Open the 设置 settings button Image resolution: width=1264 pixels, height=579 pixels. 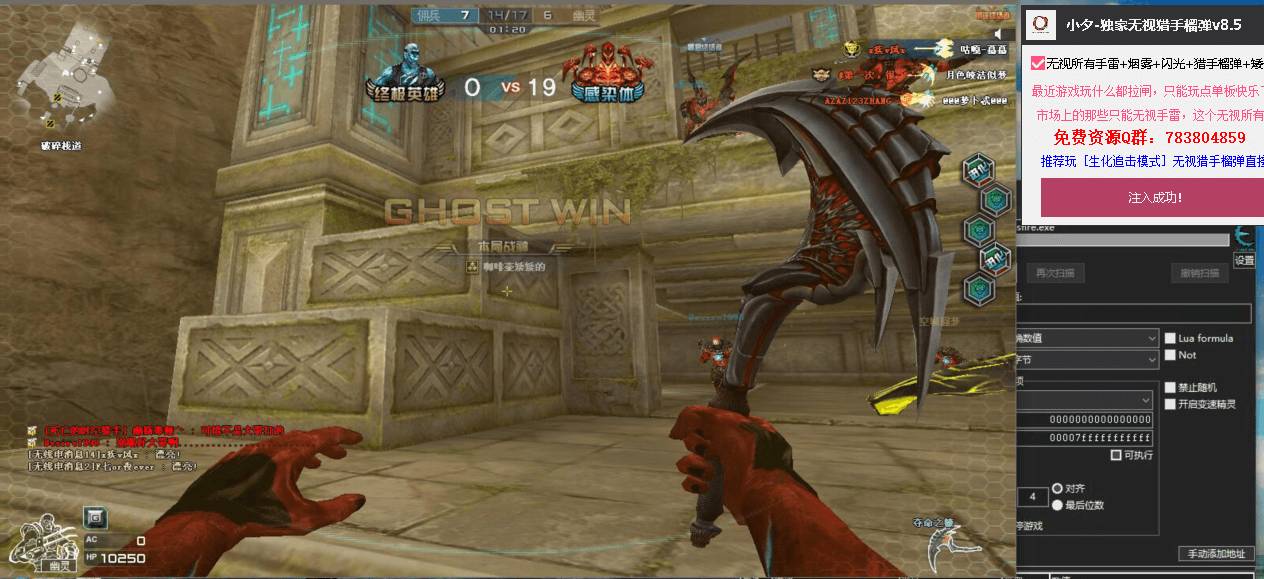point(1243,260)
